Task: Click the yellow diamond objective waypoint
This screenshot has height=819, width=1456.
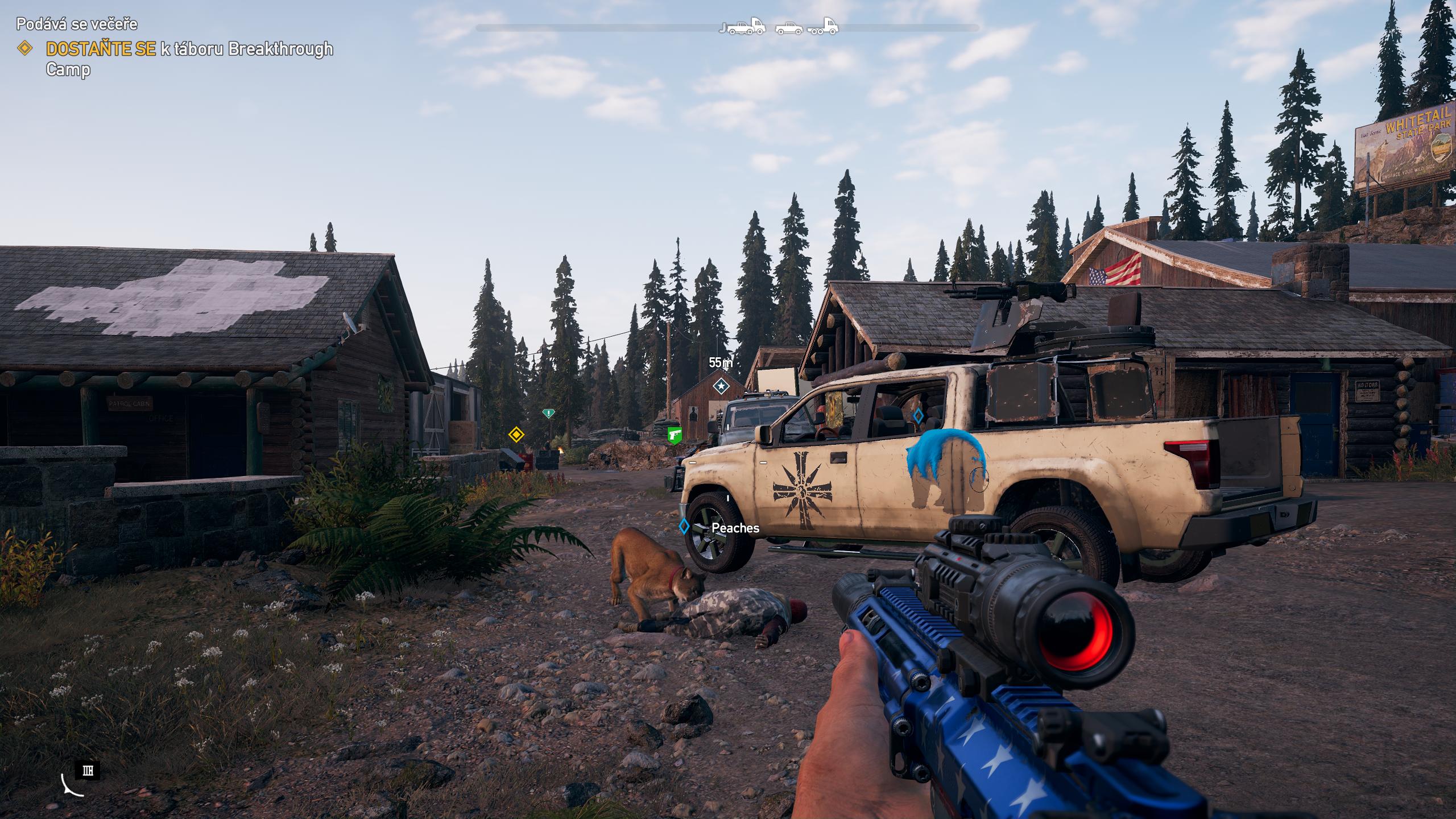Action: pos(516,435)
